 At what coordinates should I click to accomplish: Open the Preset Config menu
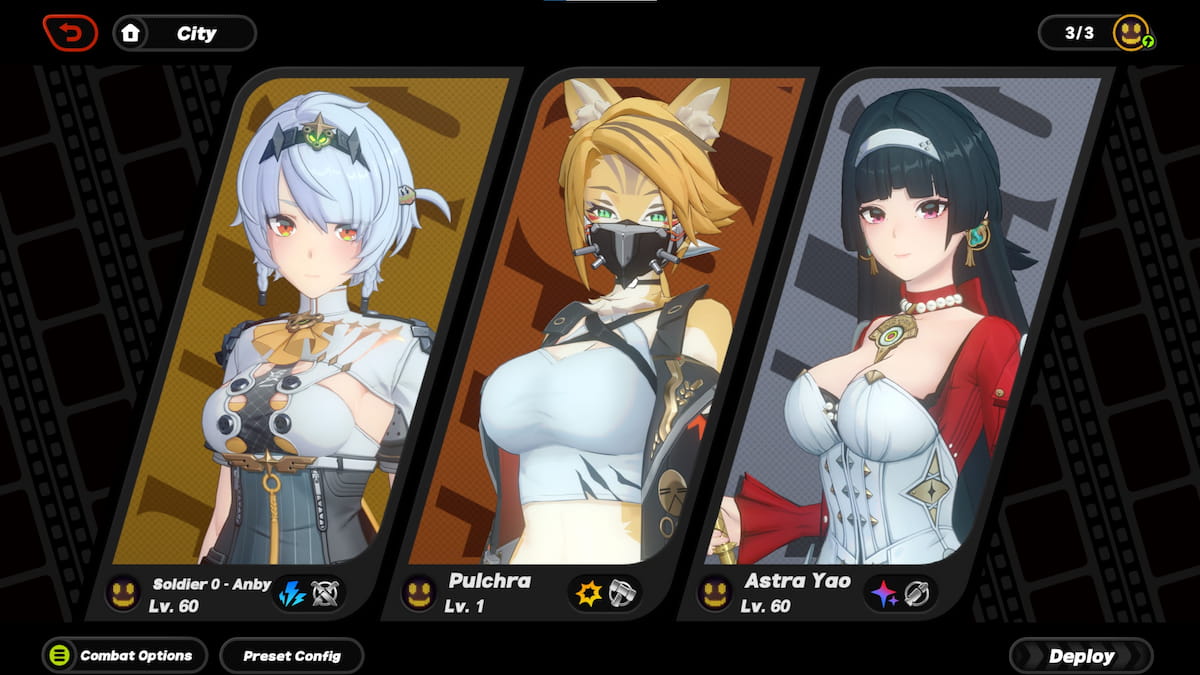tap(292, 656)
